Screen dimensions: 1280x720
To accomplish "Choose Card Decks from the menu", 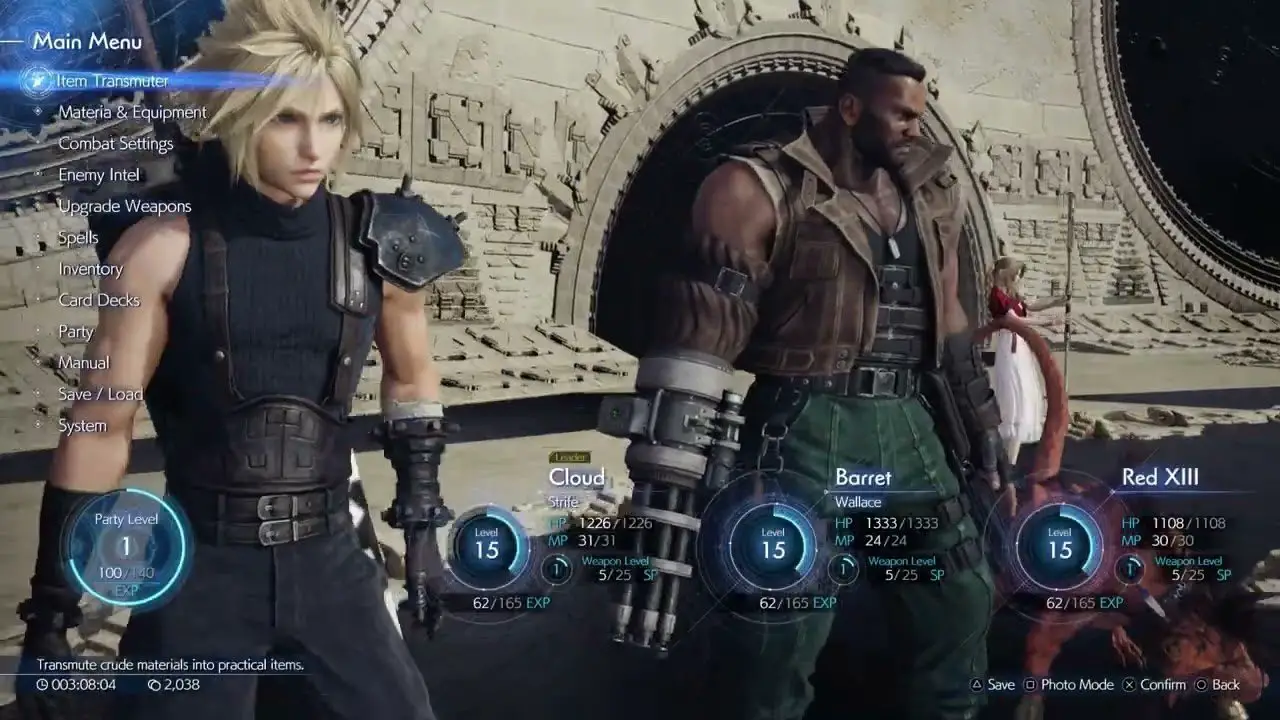I will click(x=99, y=300).
